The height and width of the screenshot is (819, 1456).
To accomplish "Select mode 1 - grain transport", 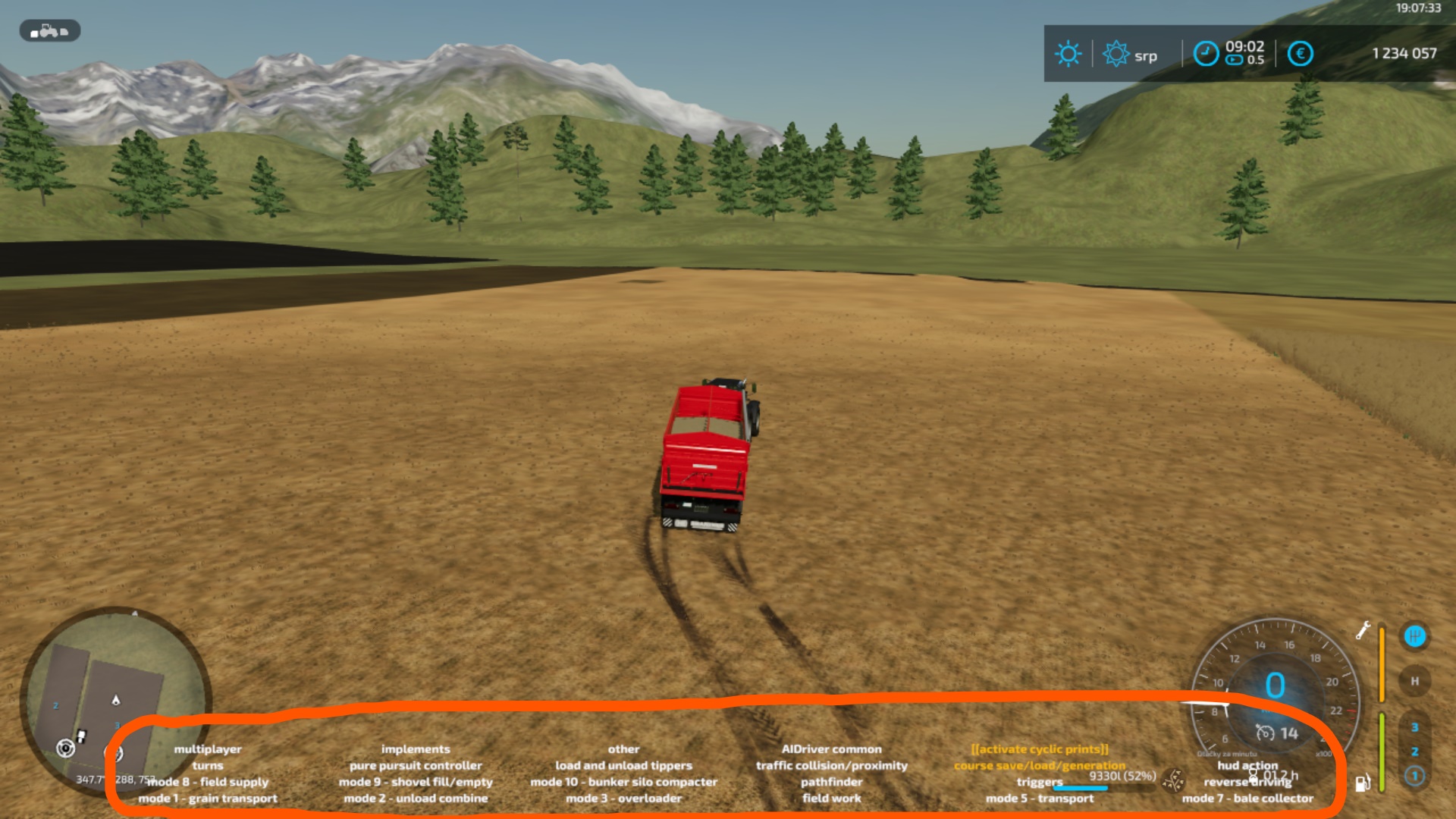I will pos(207,799).
